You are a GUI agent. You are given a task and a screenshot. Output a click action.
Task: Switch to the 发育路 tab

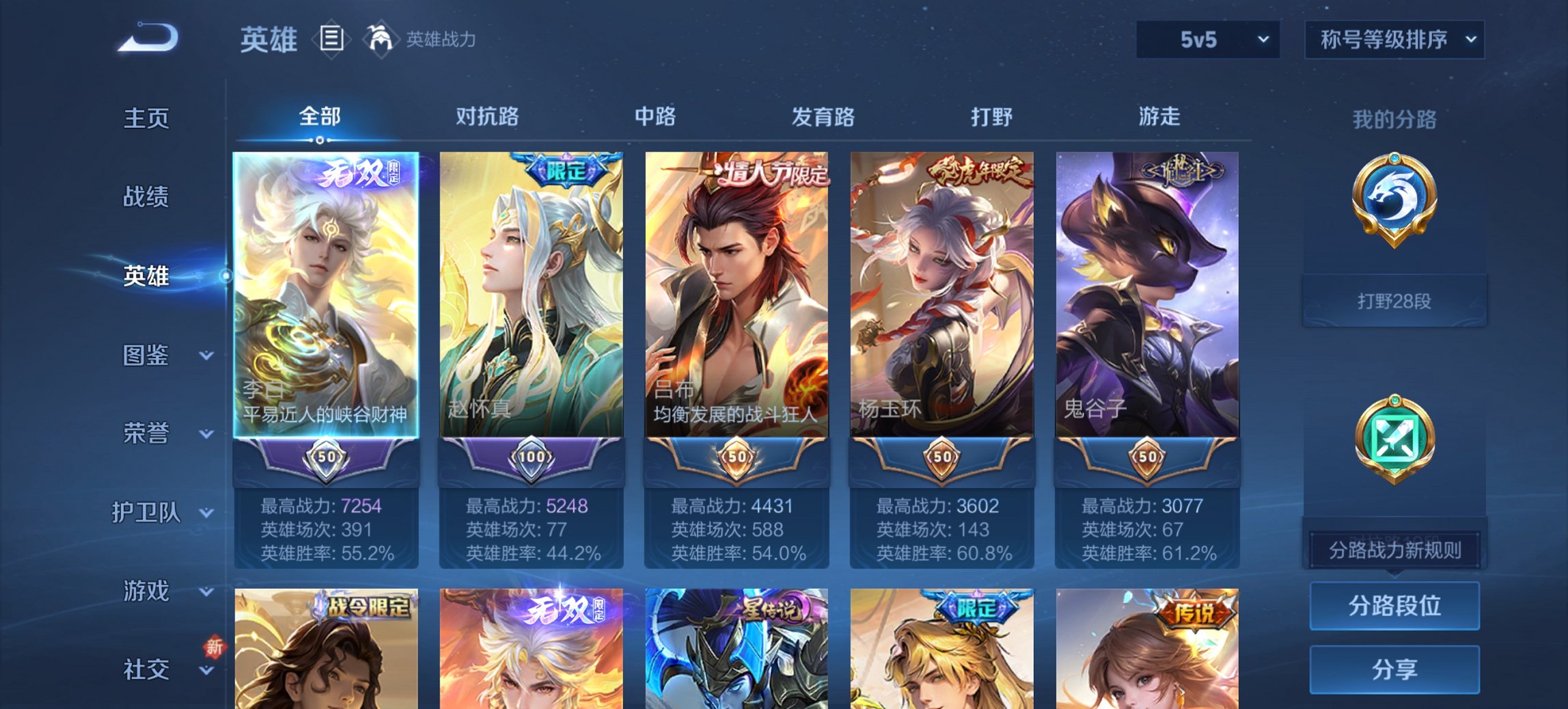[x=823, y=117]
